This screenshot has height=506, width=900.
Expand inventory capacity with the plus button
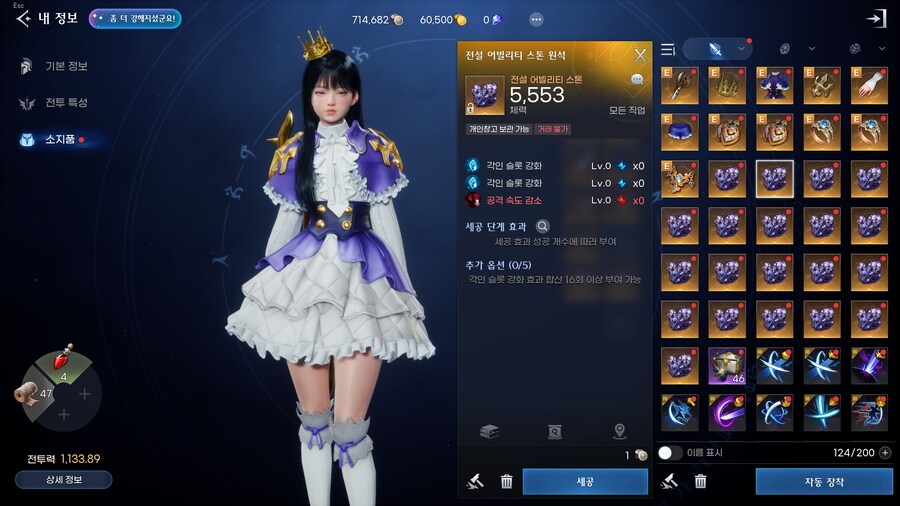[885, 453]
